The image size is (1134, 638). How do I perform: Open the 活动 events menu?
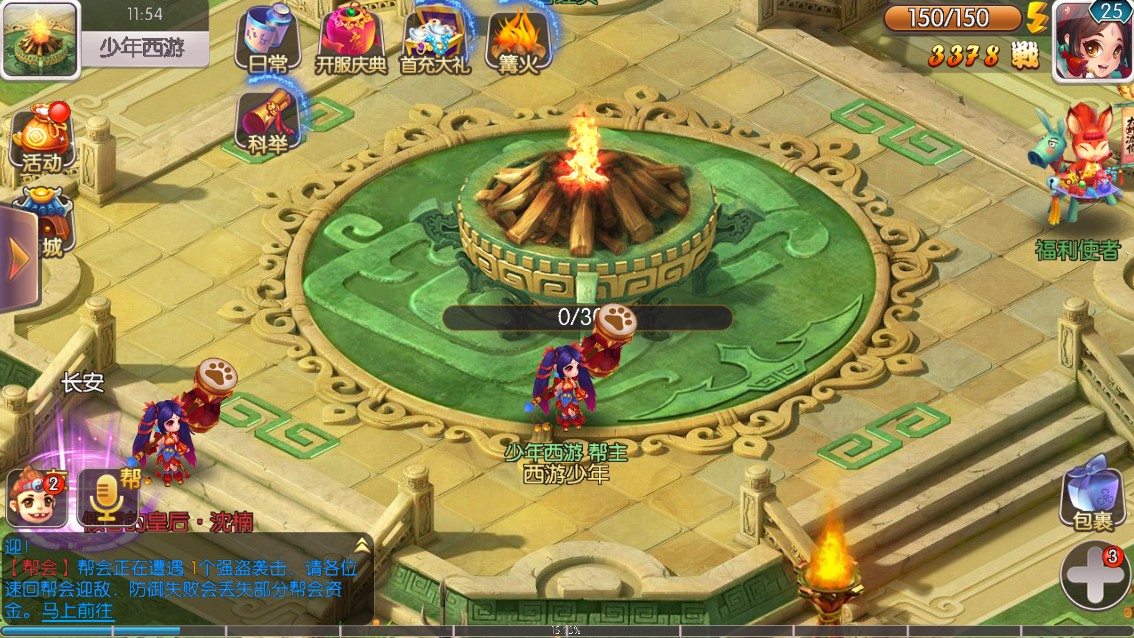coord(42,138)
